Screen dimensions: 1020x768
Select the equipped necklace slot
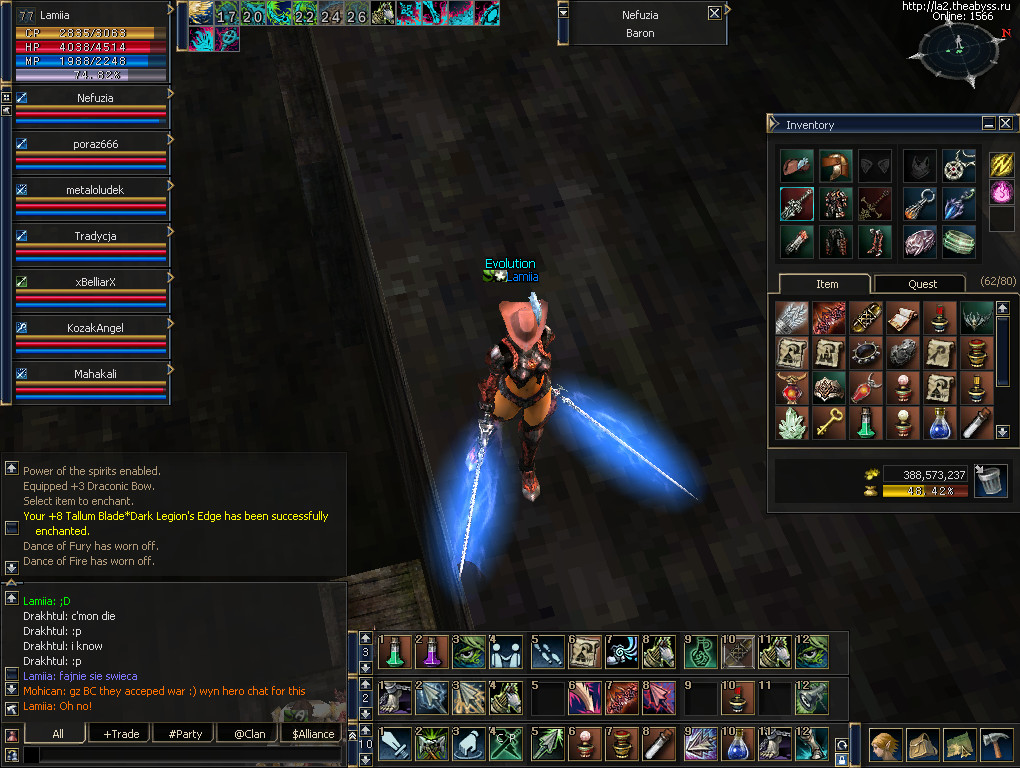click(x=959, y=166)
